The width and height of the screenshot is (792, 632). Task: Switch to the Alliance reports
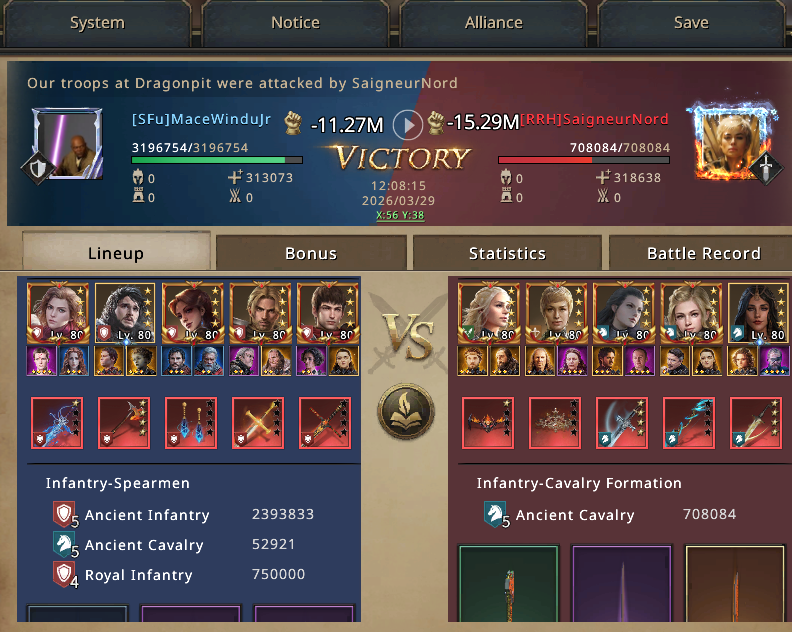coord(493,22)
